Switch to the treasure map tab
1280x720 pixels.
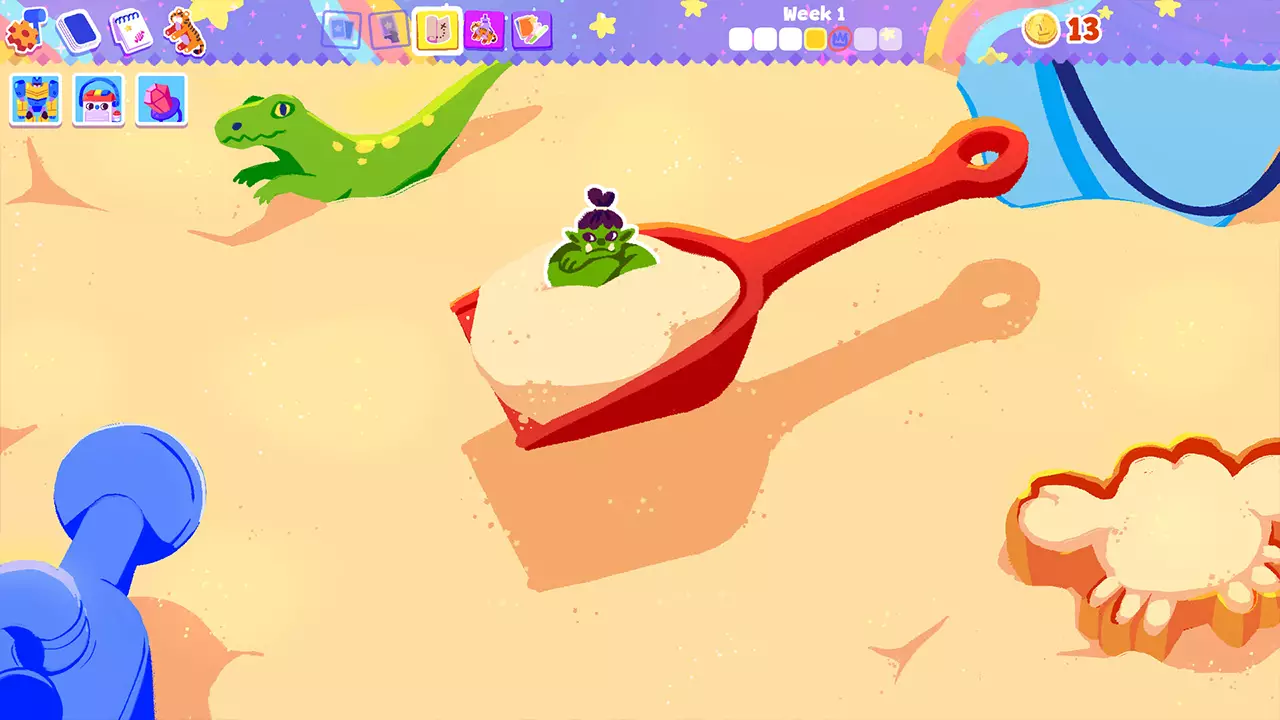pos(437,31)
